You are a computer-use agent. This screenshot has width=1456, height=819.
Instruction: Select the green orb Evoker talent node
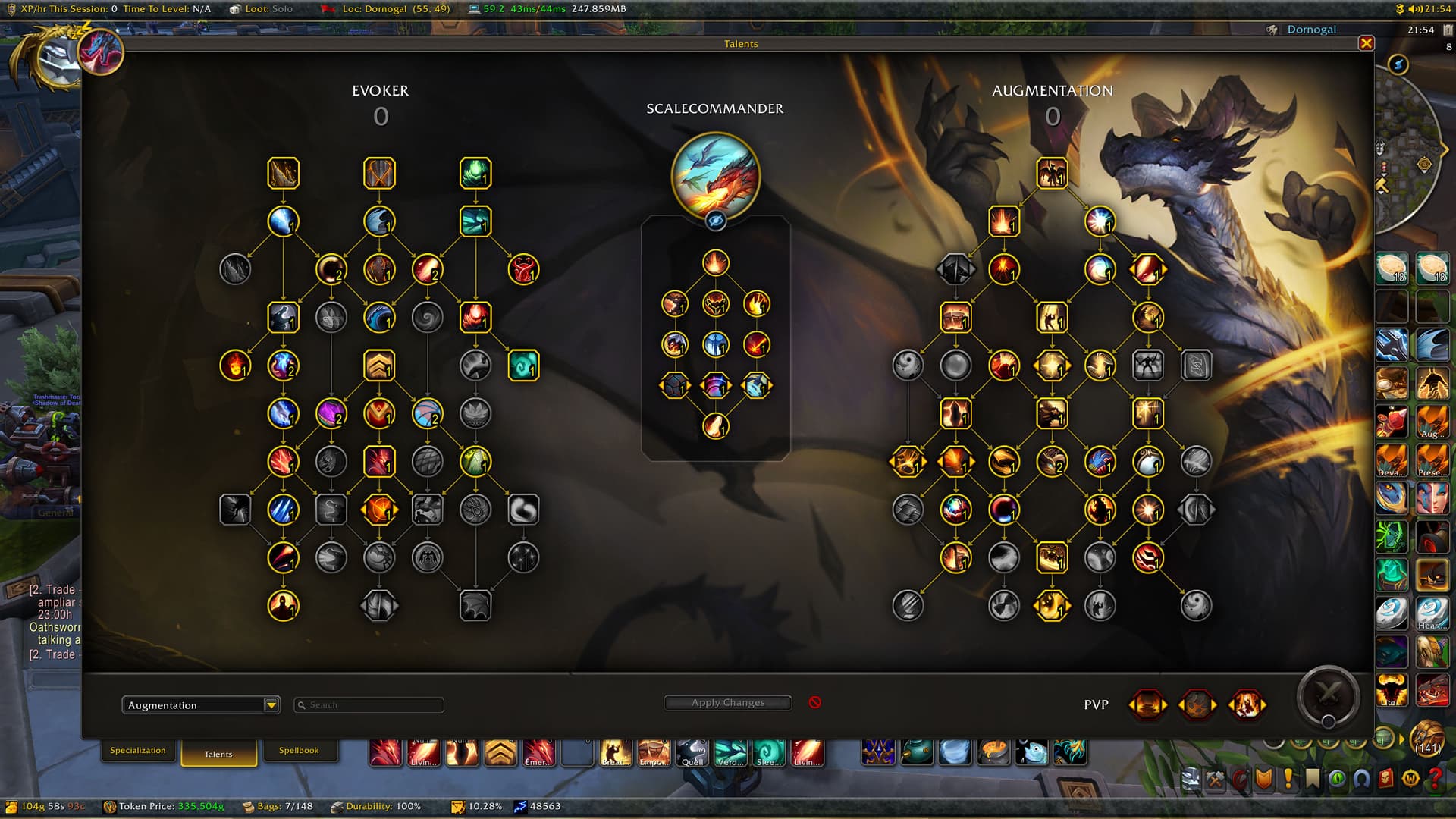pyautogui.click(x=475, y=174)
